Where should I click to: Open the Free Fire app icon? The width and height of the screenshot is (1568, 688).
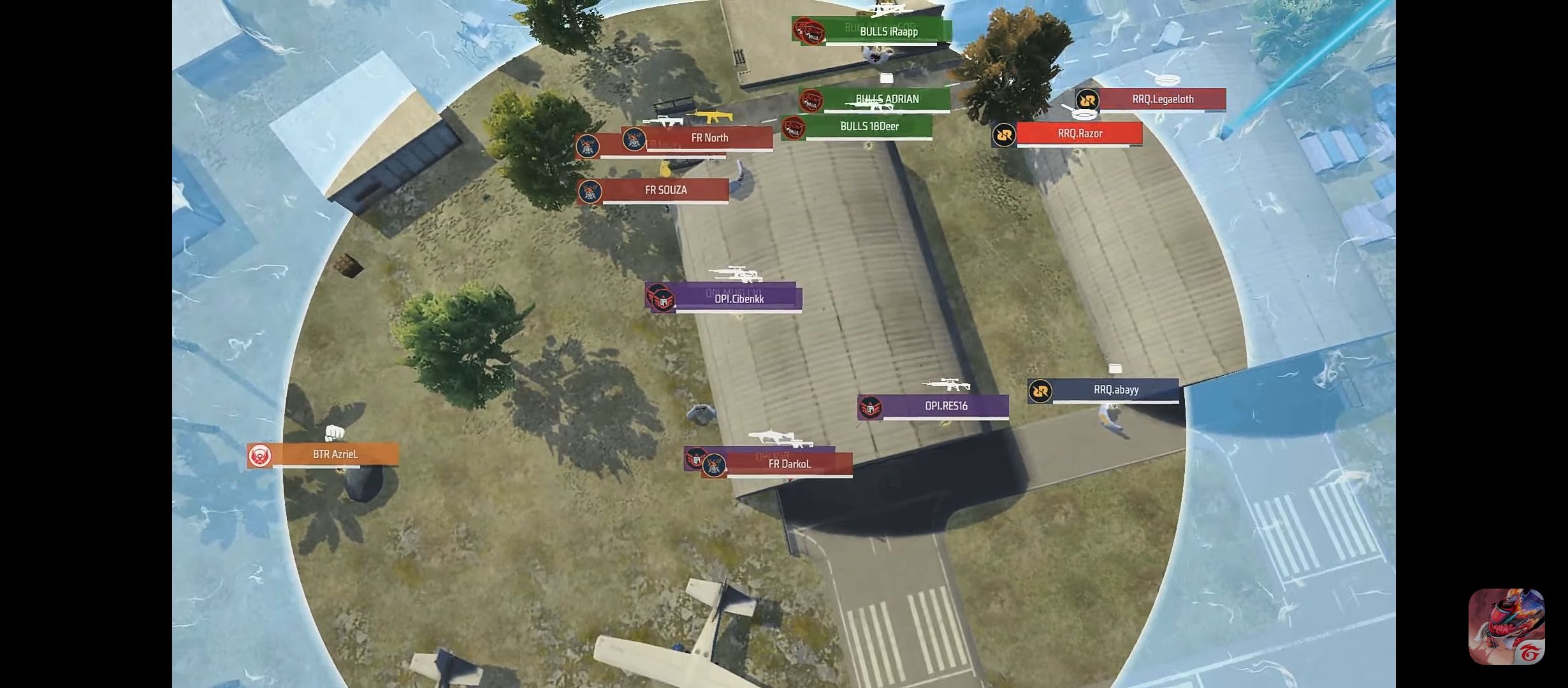click(x=1506, y=627)
